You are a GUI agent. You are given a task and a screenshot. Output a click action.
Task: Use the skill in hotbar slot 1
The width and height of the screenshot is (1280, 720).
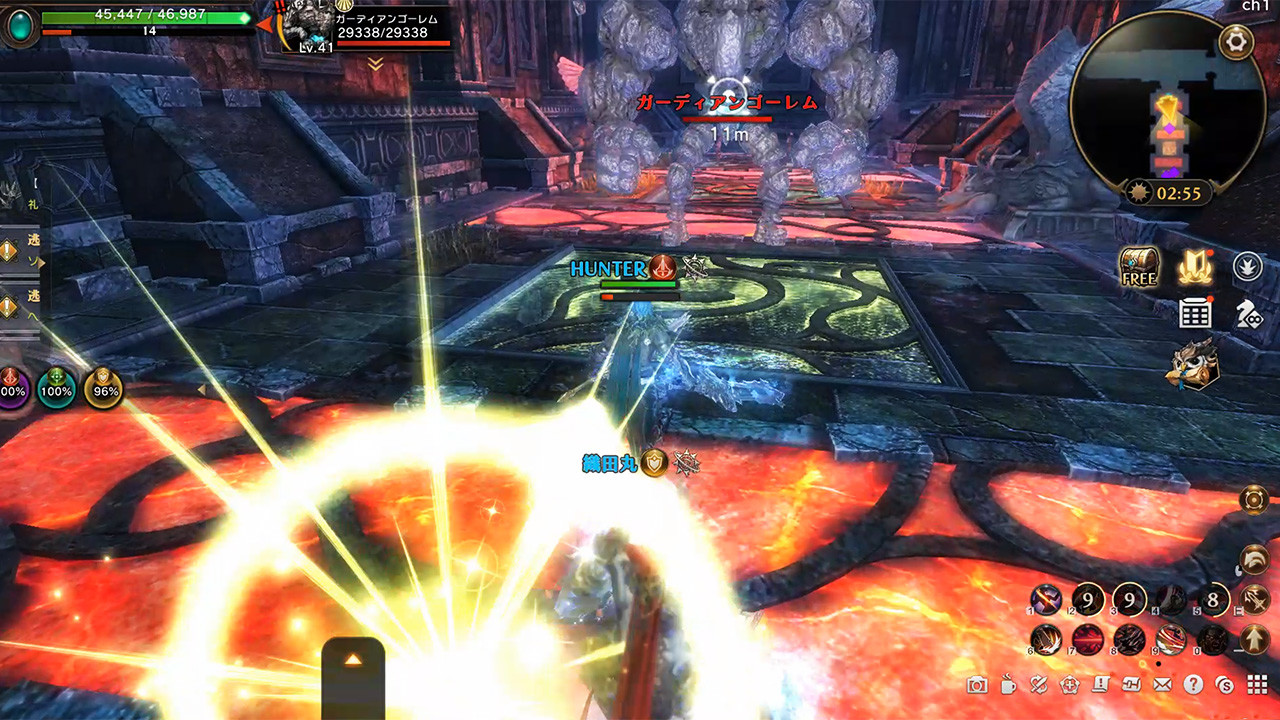click(x=1046, y=599)
